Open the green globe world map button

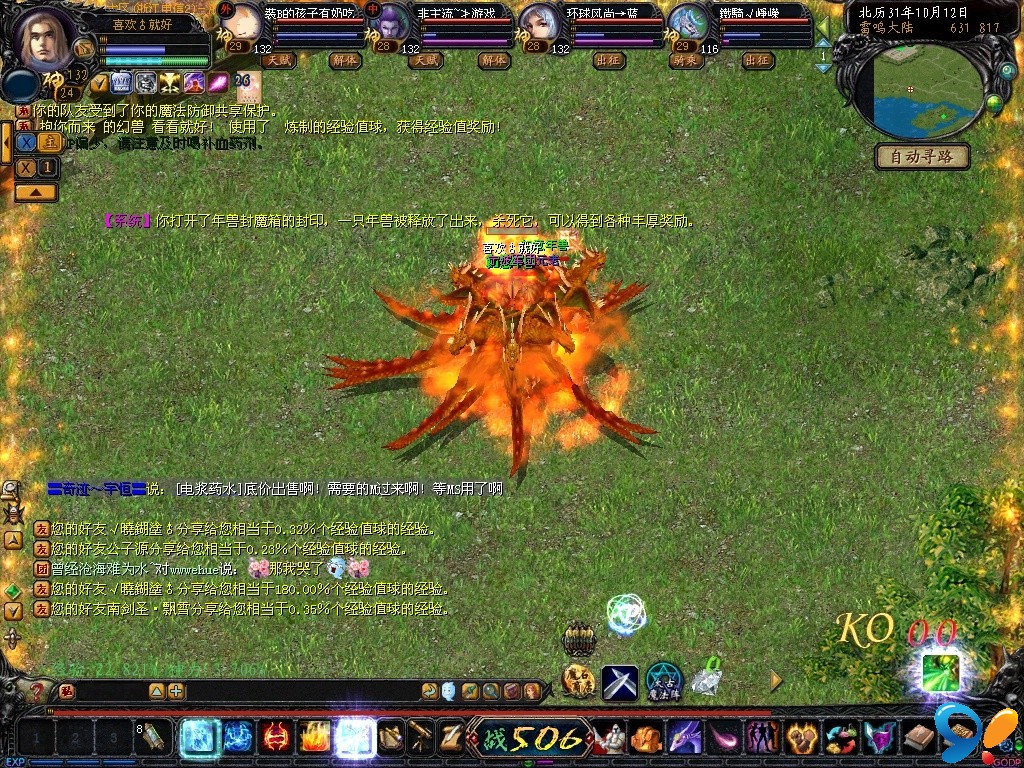[x=993, y=102]
